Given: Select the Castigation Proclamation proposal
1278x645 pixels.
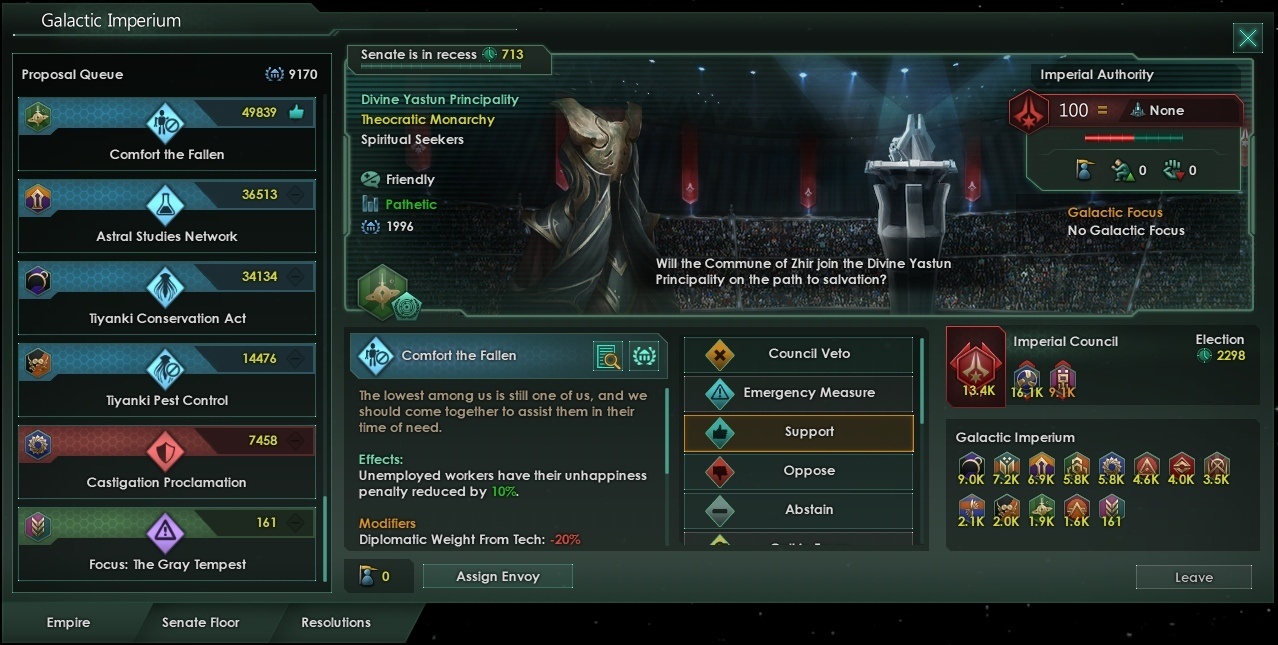Looking at the screenshot, I should (x=167, y=462).
